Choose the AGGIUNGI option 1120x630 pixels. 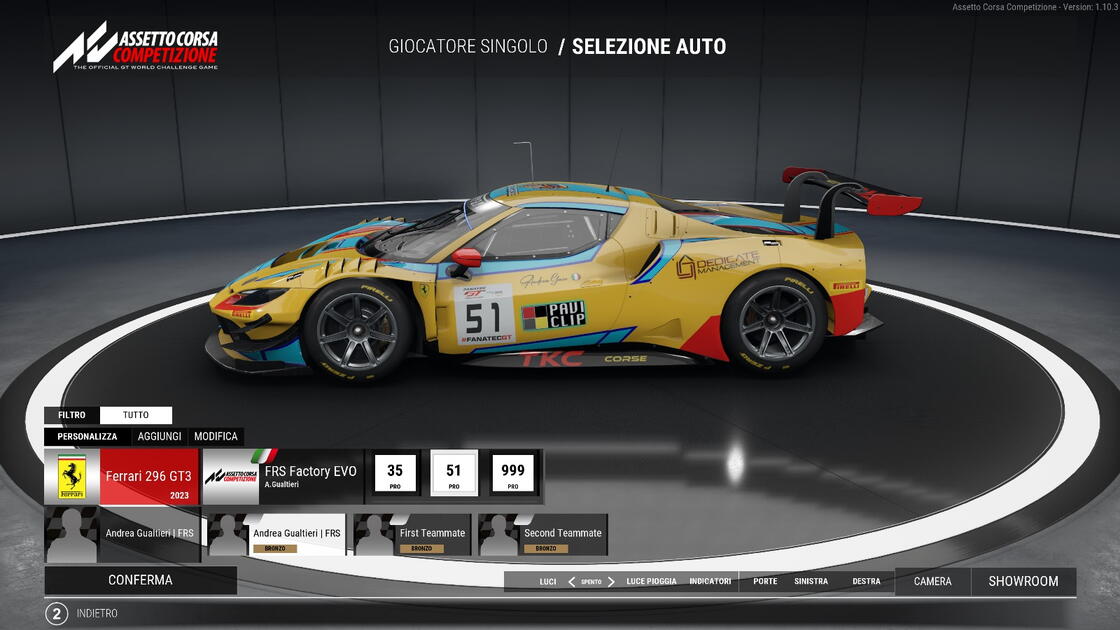[160, 437]
